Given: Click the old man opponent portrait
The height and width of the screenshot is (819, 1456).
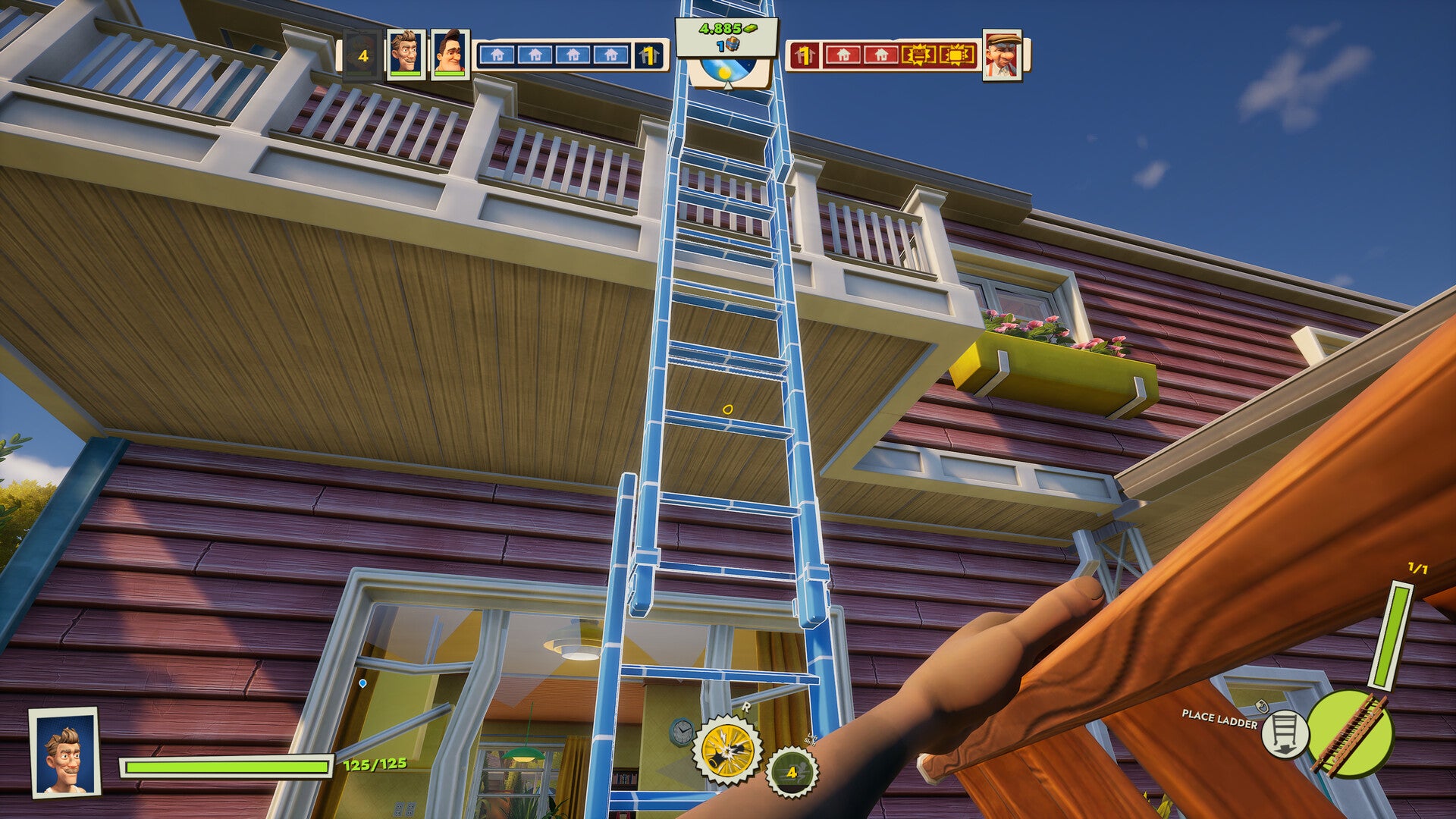Looking at the screenshot, I should [1002, 54].
